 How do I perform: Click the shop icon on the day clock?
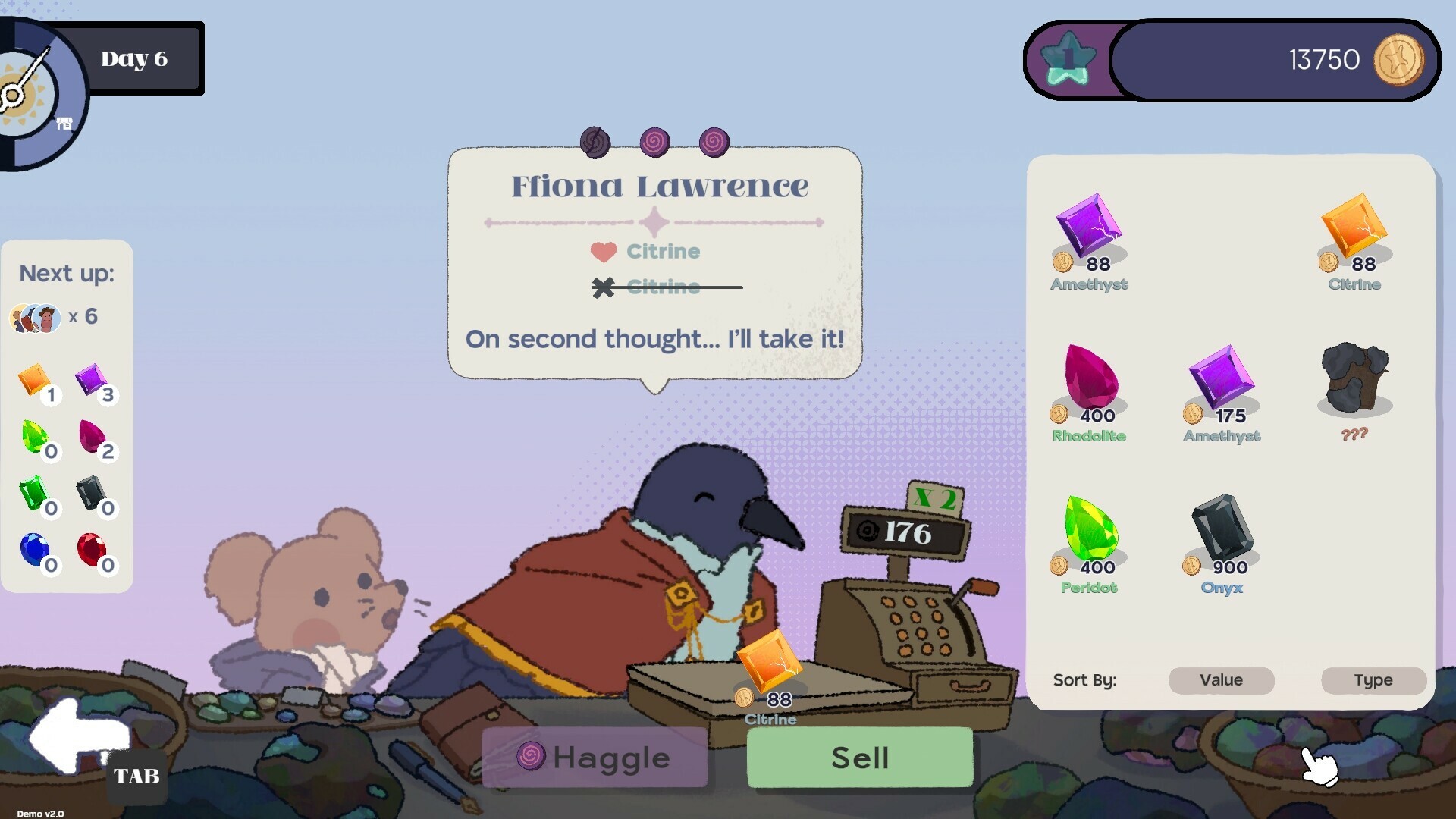64,122
